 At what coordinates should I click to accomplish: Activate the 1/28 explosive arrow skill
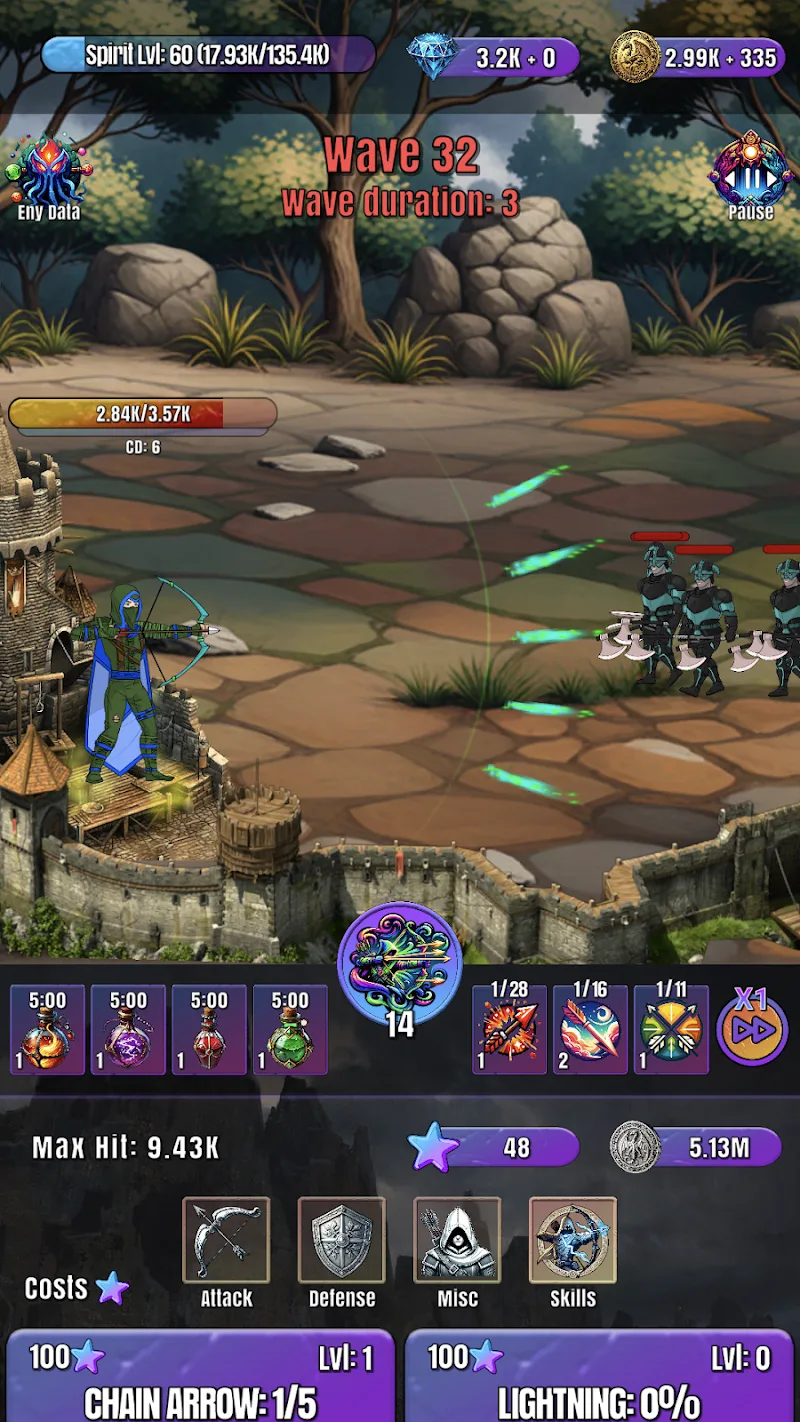click(x=509, y=1029)
